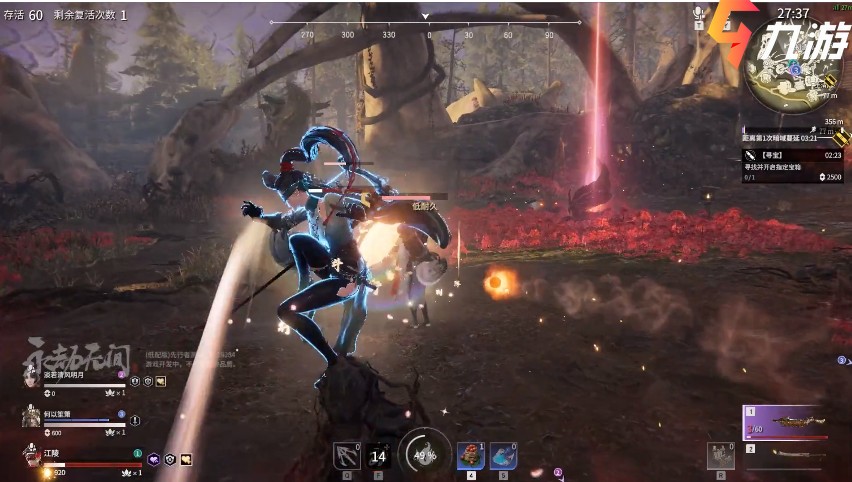852x482 pixels.
Task: Select own player 江陵 portrait
Action: [30, 458]
